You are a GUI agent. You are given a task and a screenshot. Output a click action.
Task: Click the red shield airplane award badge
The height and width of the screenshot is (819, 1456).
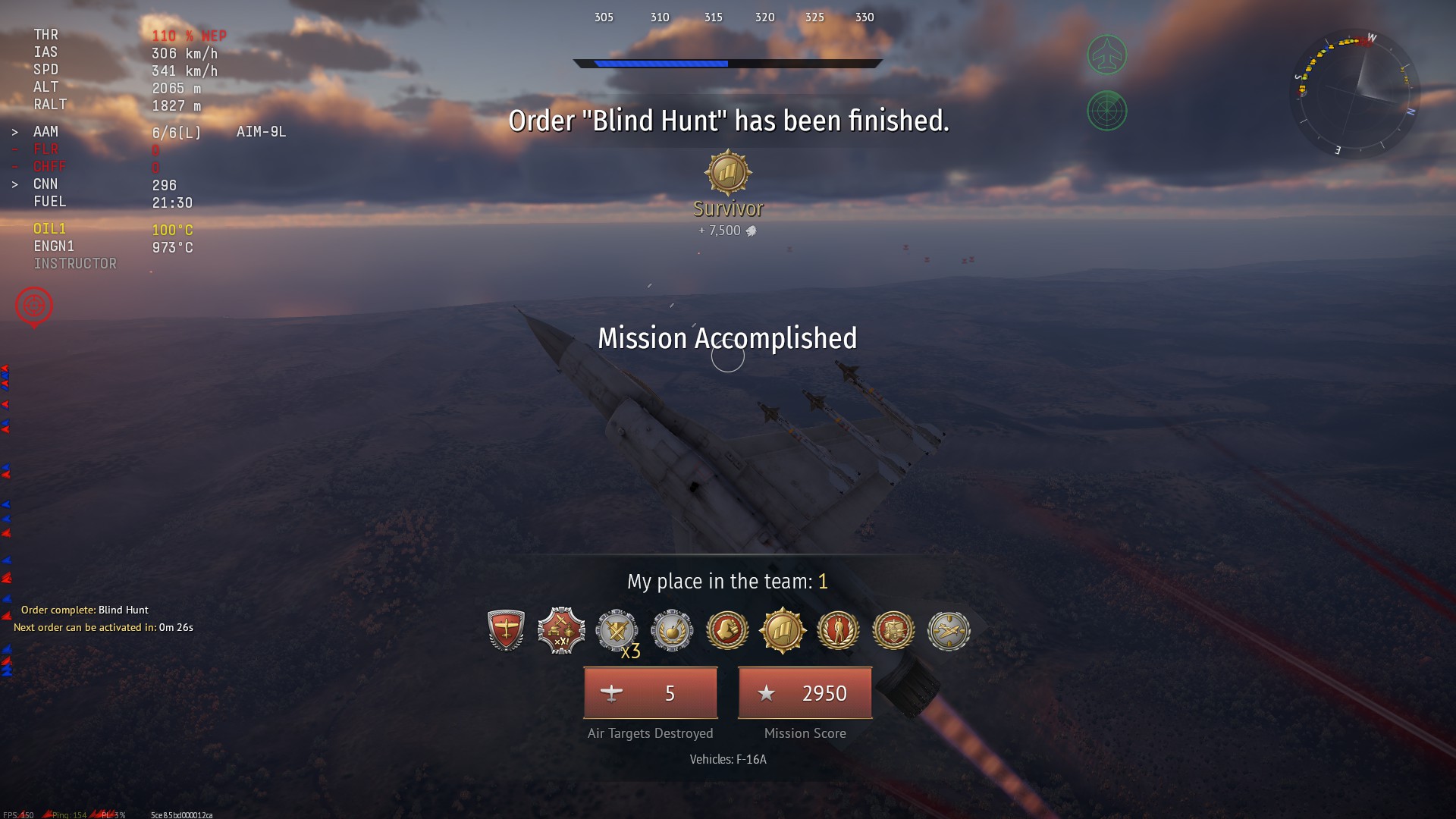(x=506, y=630)
